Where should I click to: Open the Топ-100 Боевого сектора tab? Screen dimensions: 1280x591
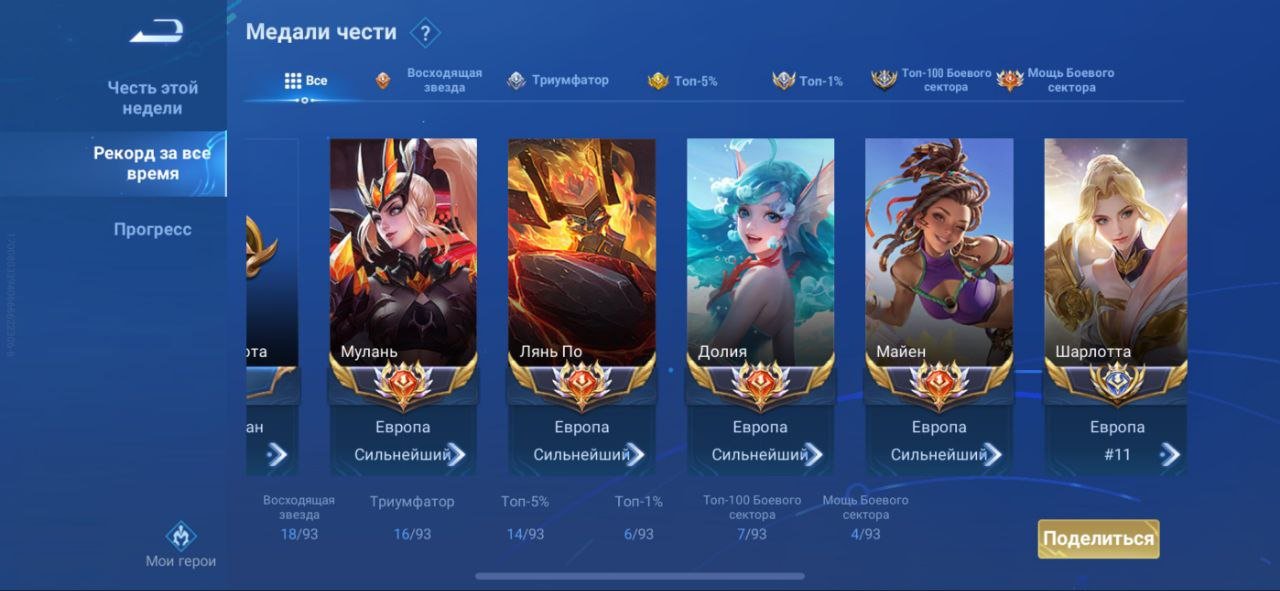(x=932, y=81)
